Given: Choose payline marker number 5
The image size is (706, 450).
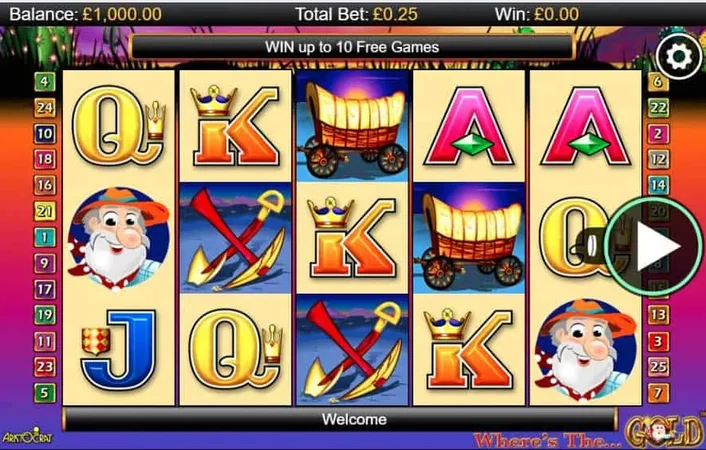Looking at the screenshot, I should click(45, 393).
